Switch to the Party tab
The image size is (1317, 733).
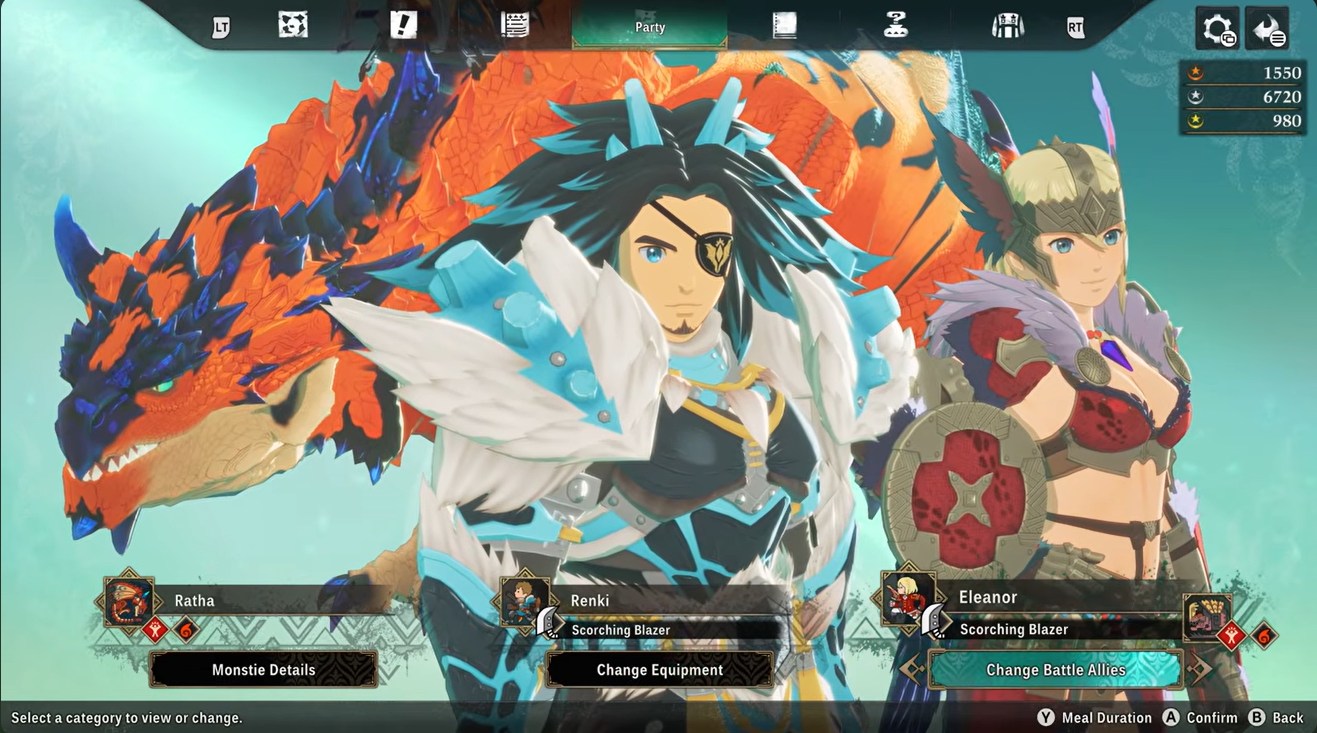point(650,27)
